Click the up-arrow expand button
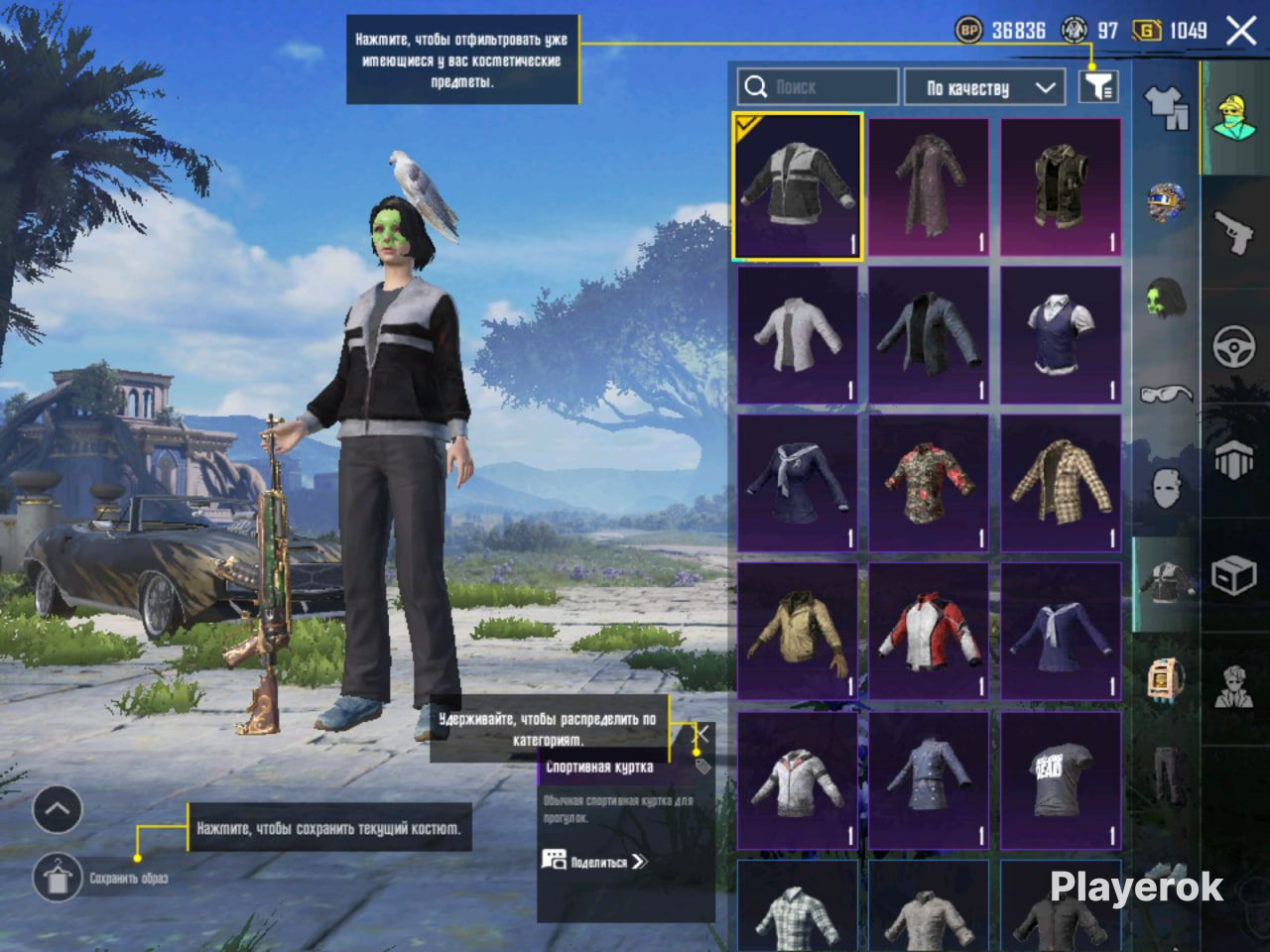This screenshot has height=952, width=1270. tap(58, 810)
